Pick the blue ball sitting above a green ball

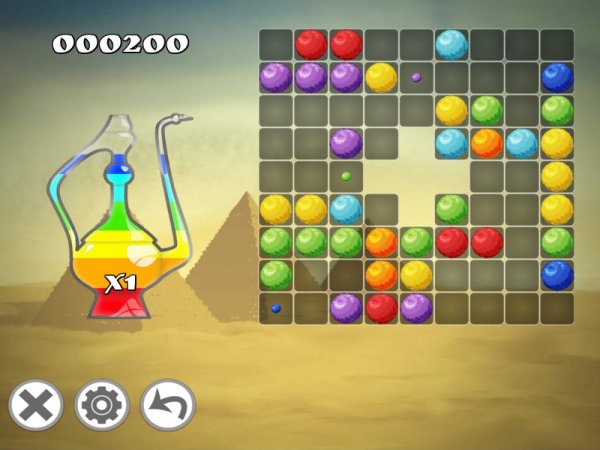coord(557,77)
